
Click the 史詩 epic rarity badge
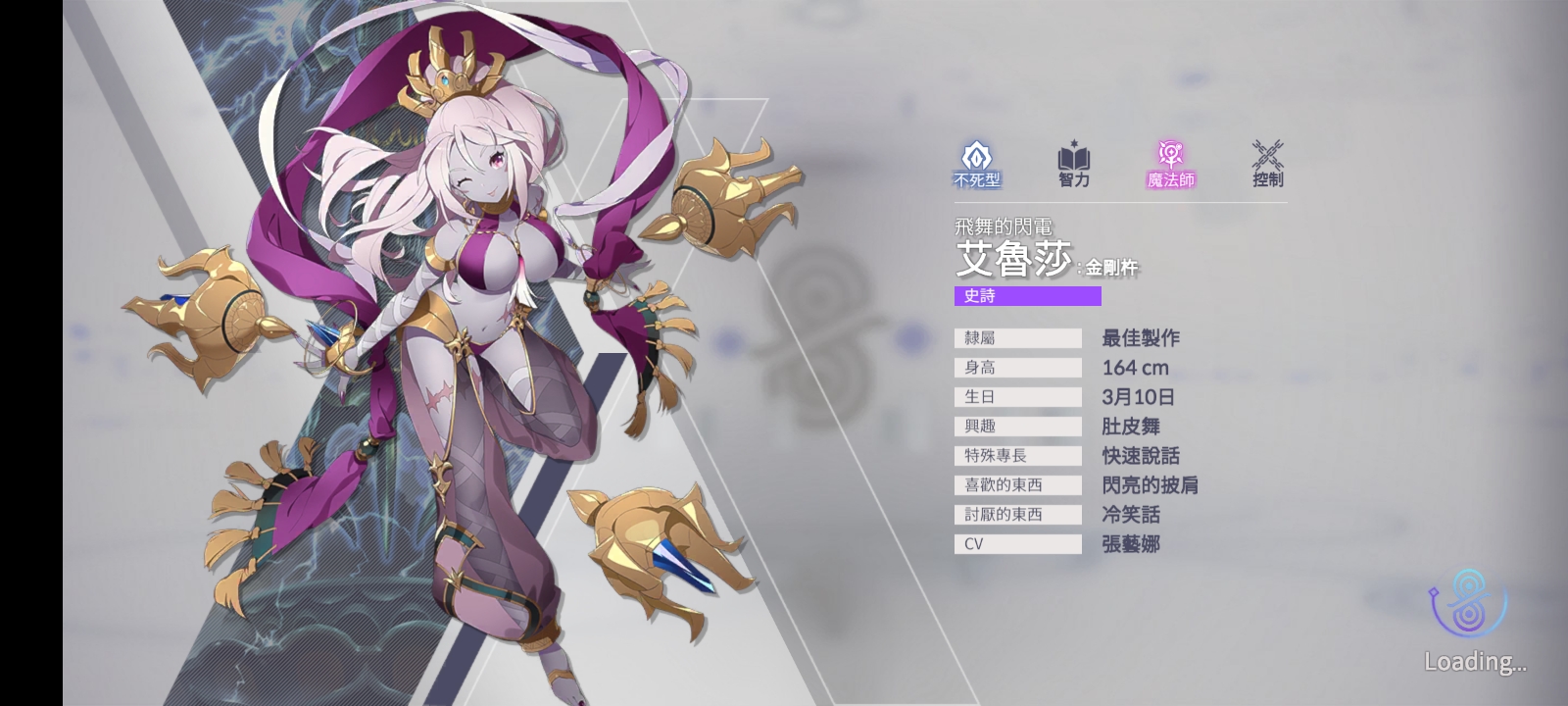click(1027, 296)
